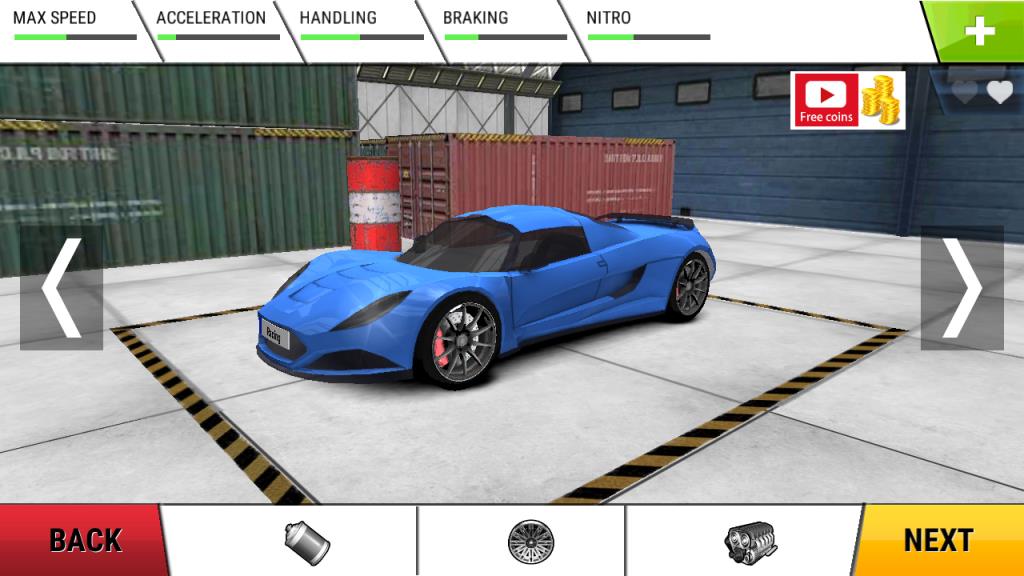1024x576 pixels.
Task: Tap the green plus button
Action: pyautogui.click(x=979, y=31)
